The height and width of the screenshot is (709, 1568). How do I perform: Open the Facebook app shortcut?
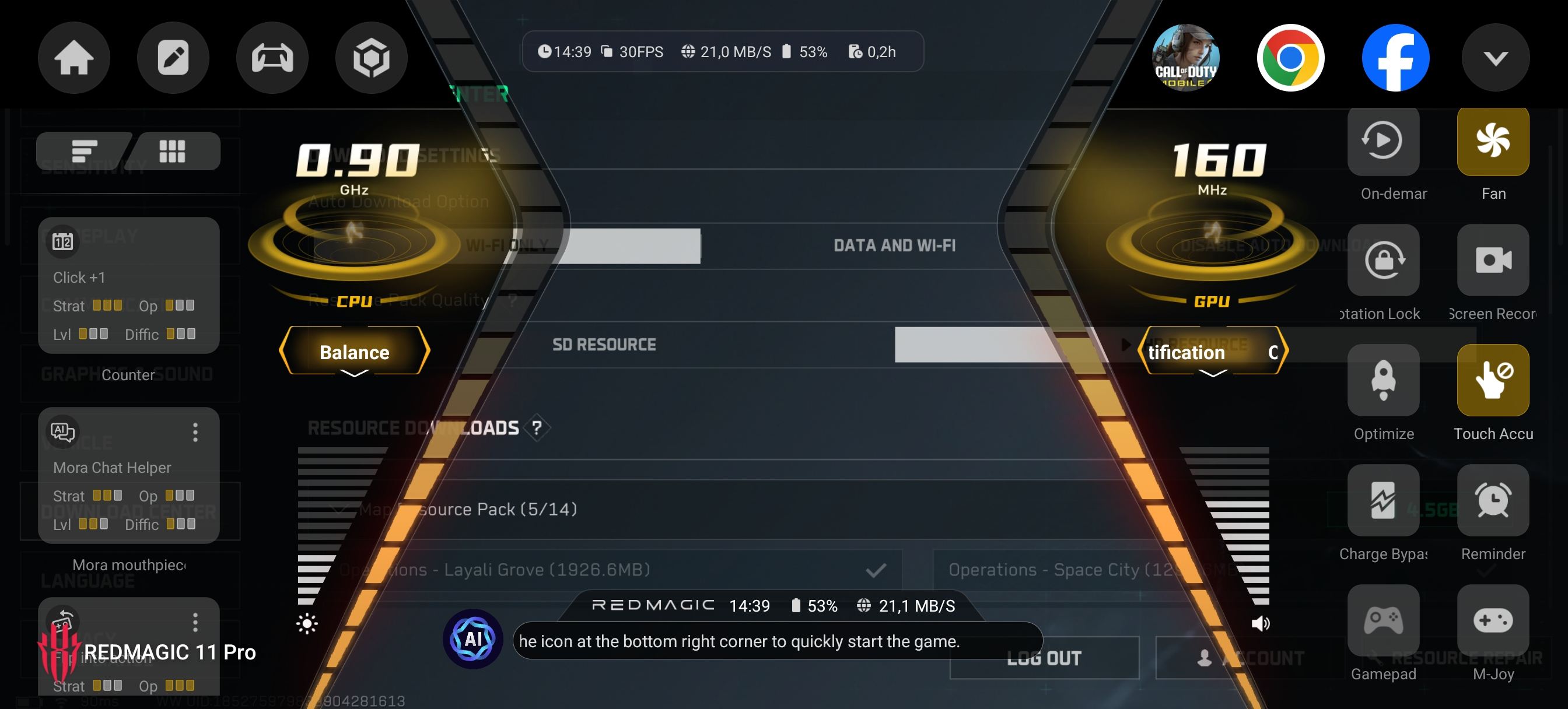coord(1395,58)
